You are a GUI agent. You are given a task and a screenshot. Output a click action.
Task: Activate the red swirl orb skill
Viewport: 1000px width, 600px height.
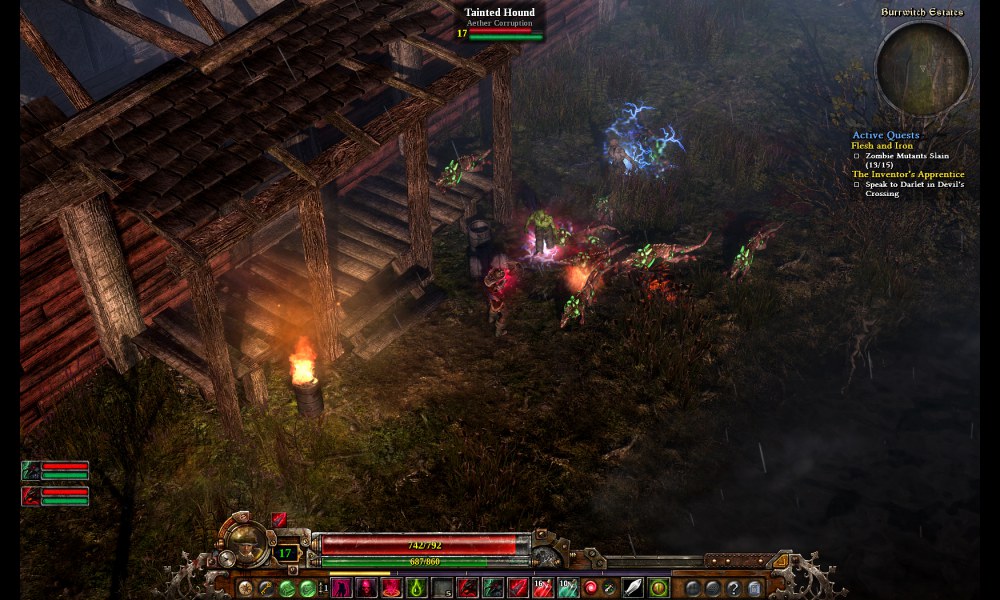(x=593, y=588)
